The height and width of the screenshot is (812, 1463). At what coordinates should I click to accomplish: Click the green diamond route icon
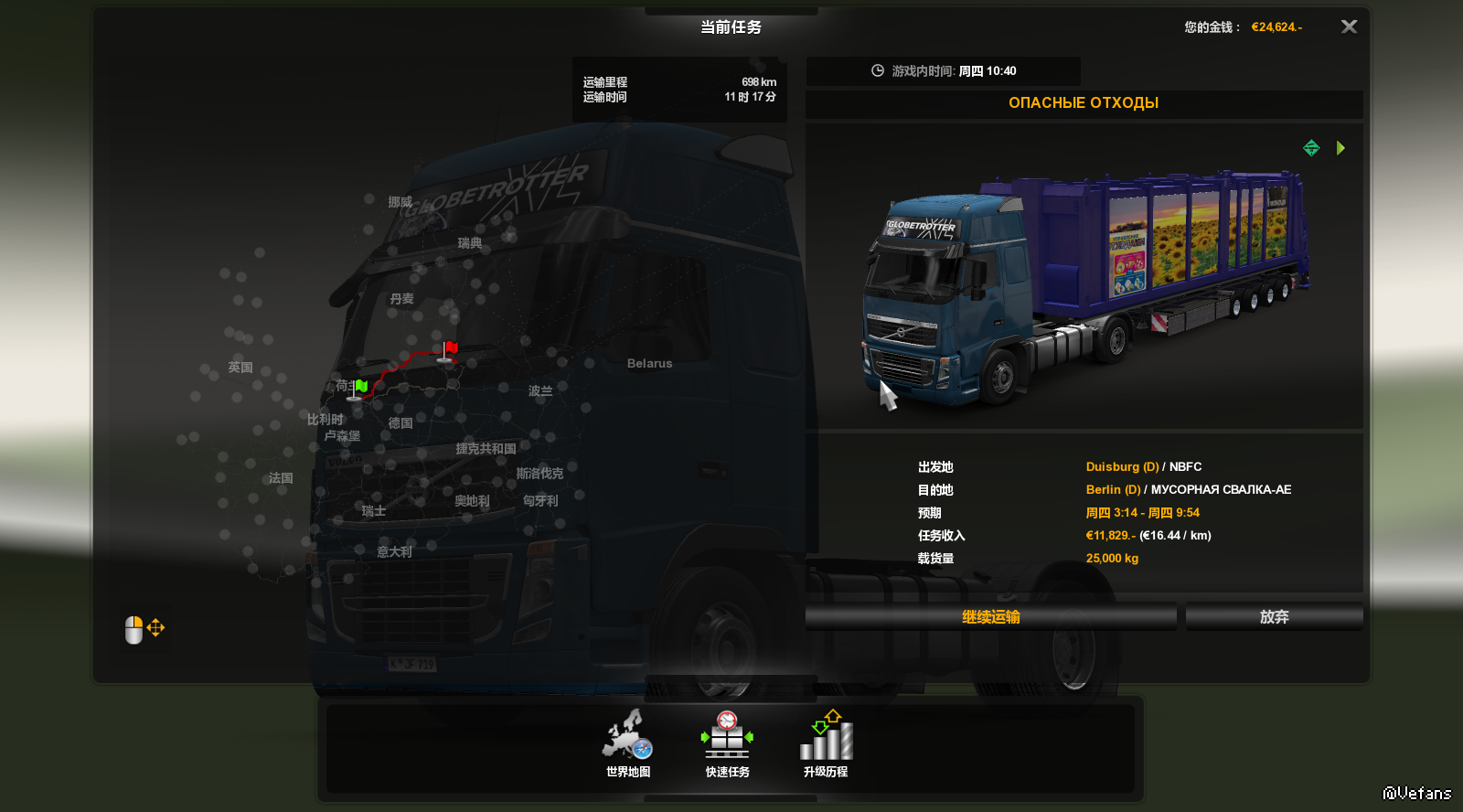coord(1311,148)
